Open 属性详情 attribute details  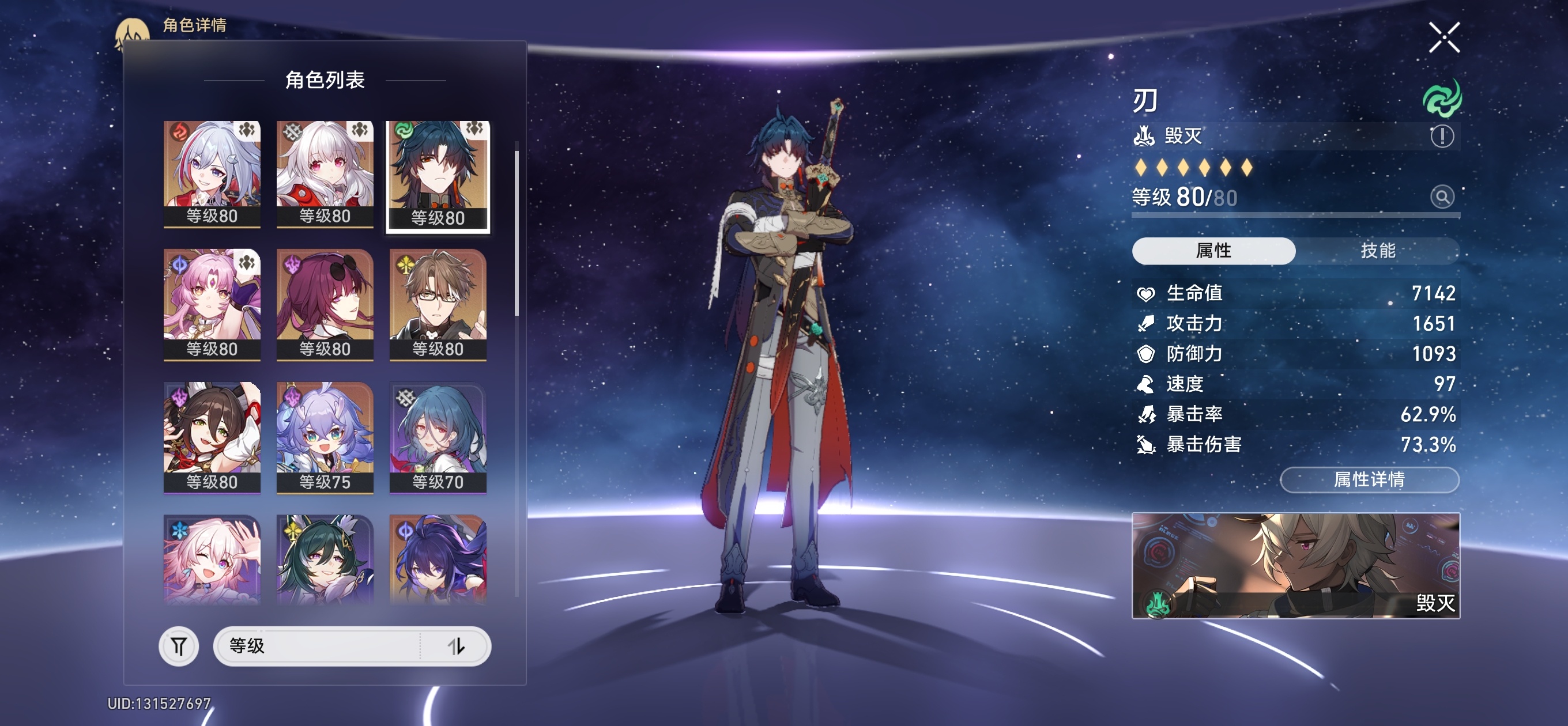pos(1369,479)
